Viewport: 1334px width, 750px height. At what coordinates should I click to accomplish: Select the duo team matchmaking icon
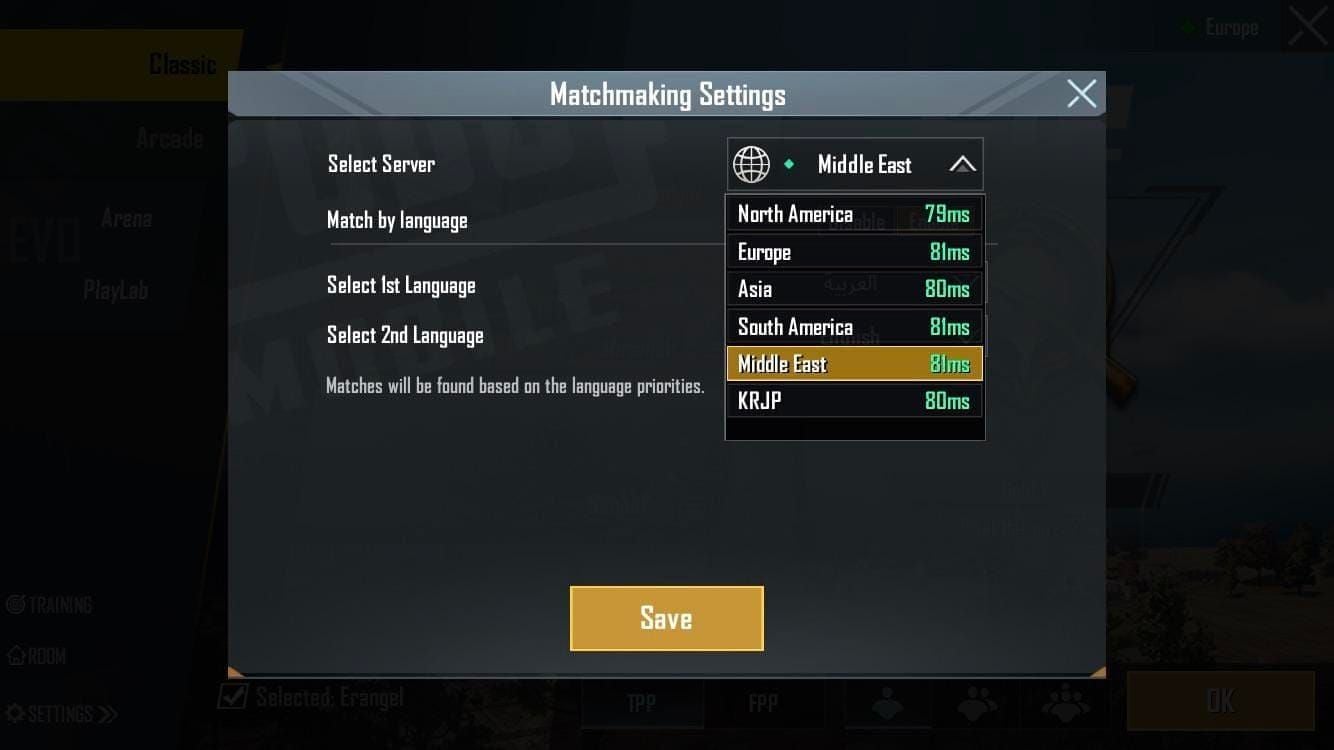point(976,703)
